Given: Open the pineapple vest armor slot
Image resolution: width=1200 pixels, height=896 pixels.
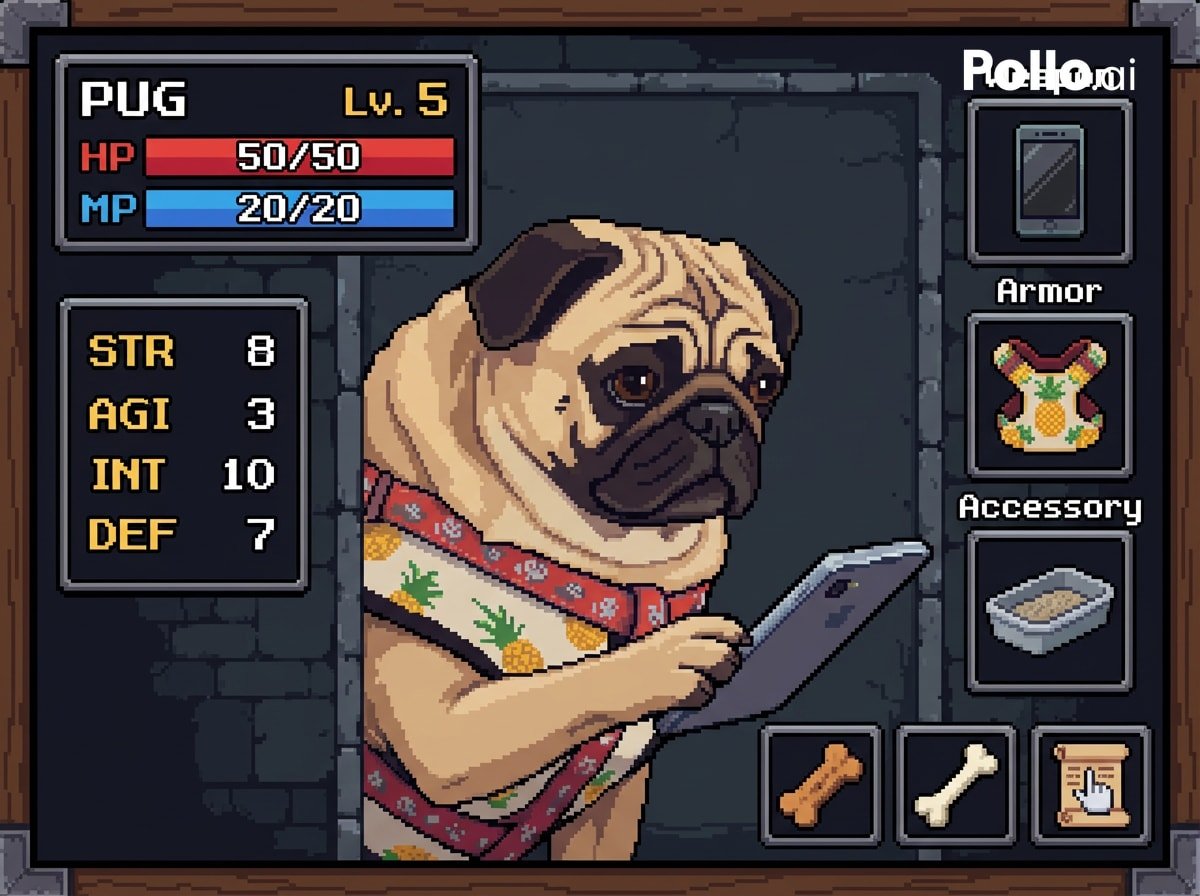Looking at the screenshot, I should [x=1049, y=395].
